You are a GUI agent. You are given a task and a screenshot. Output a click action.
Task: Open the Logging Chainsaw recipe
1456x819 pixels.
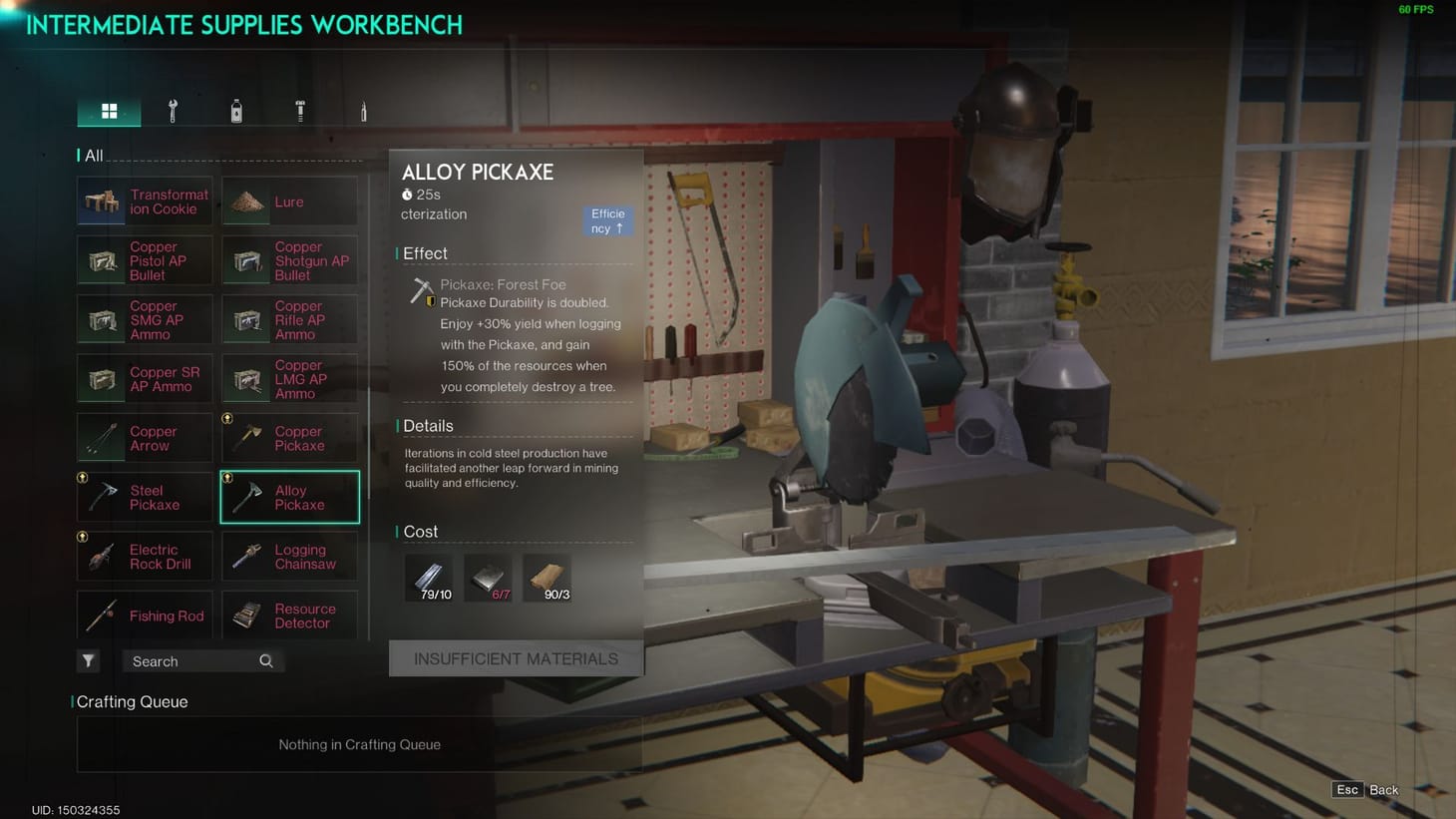click(x=289, y=556)
